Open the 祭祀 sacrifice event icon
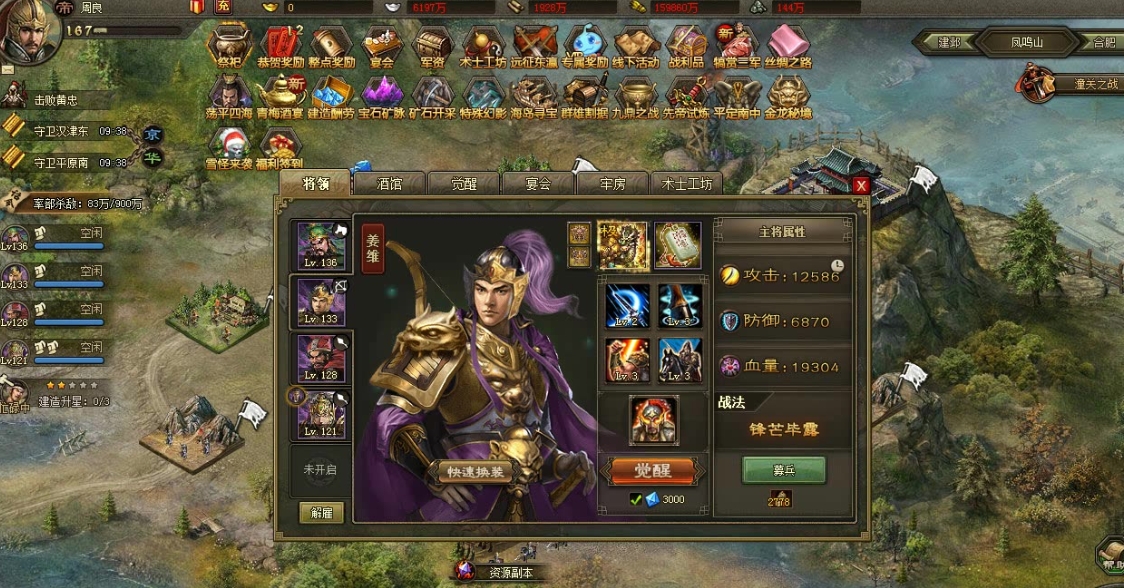The width and height of the screenshot is (1124, 588). (229, 46)
